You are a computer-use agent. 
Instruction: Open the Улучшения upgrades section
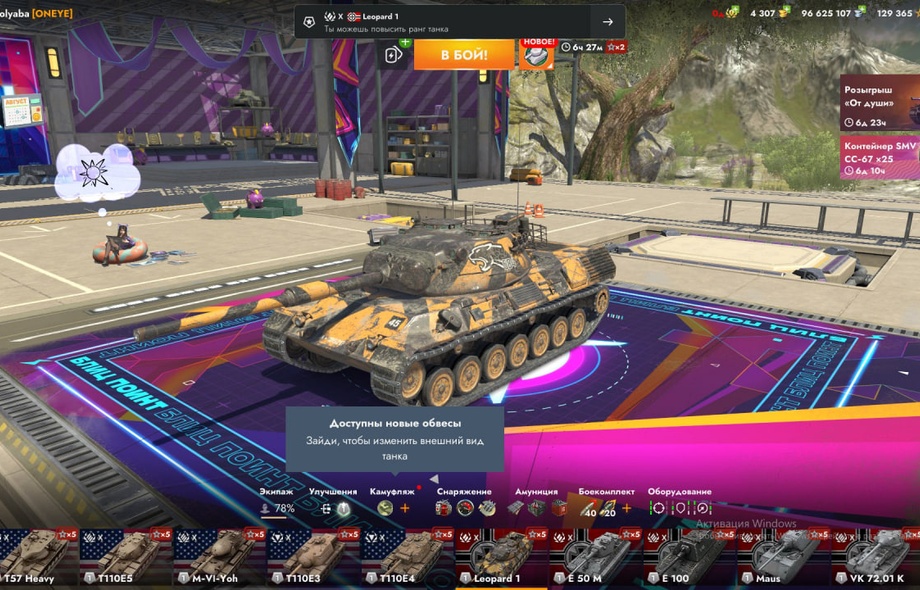[x=333, y=508]
